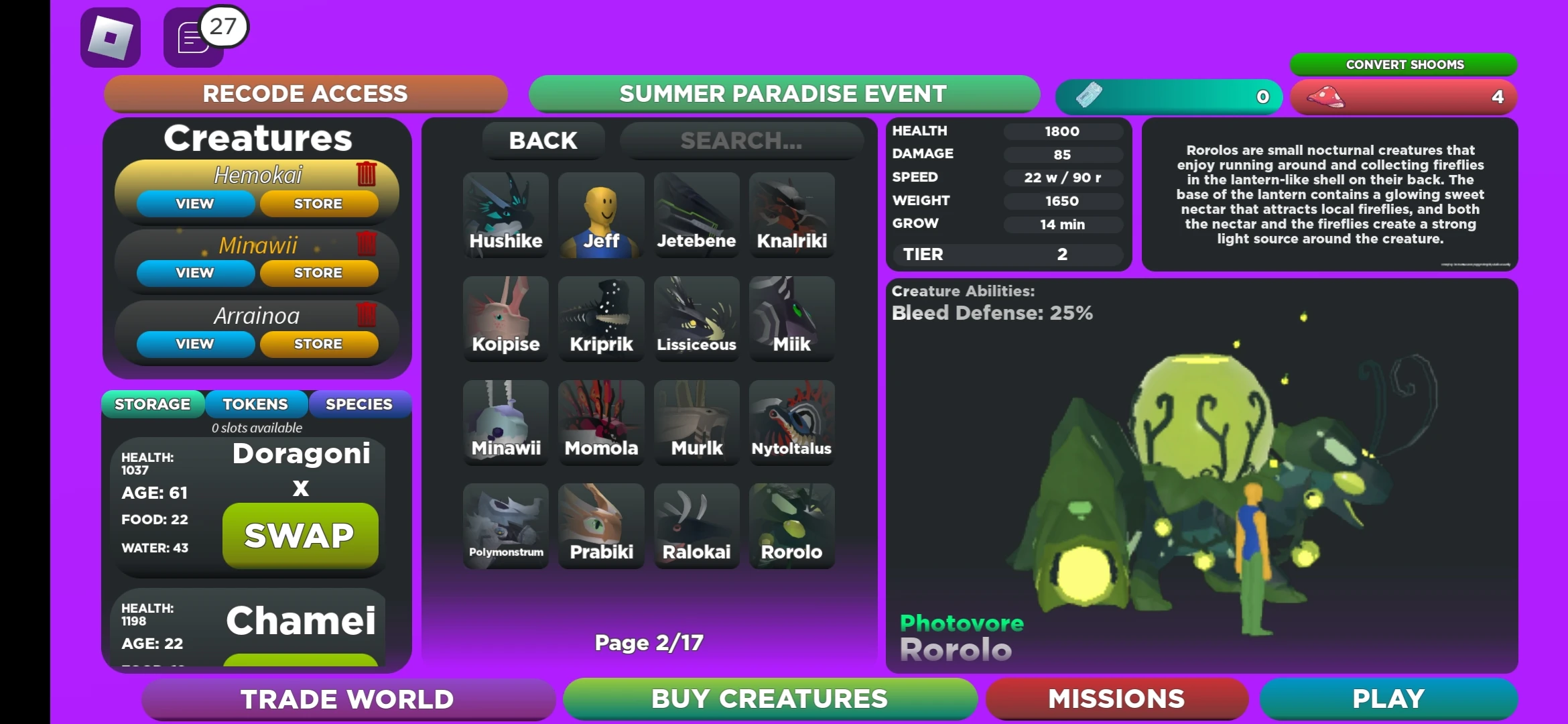This screenshot has height=724, width=1568.
Task: Open the journal icon showing 27 notifications
Action: (190, 37)
